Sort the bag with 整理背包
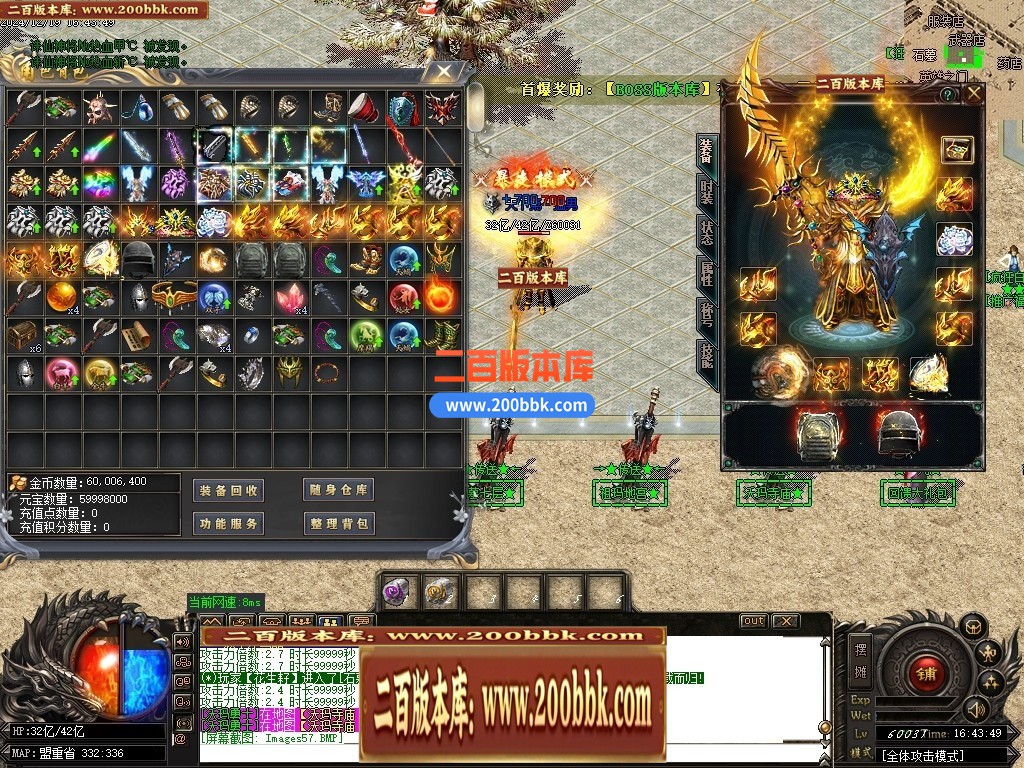1024x768 pixels. point(338,523)
